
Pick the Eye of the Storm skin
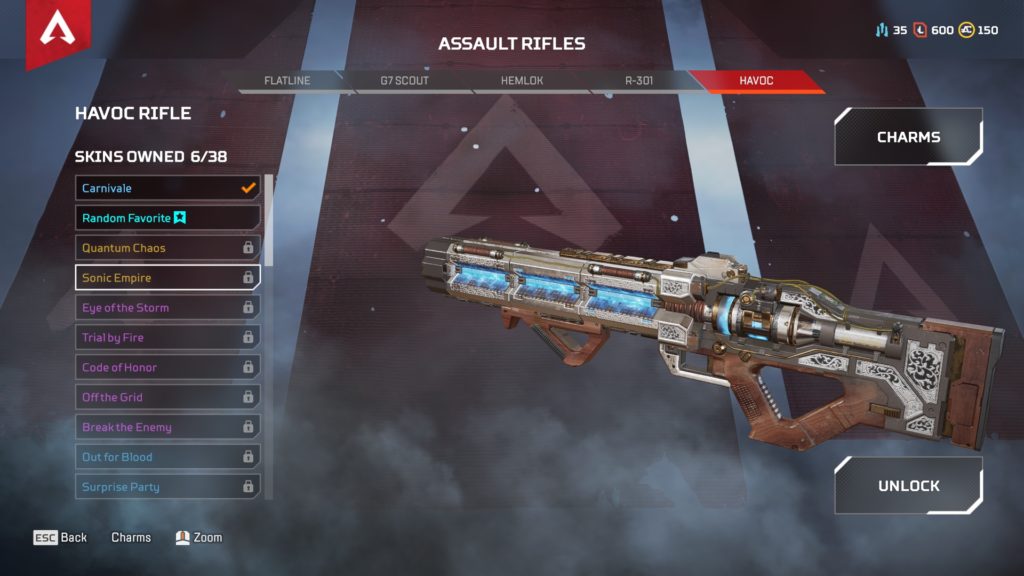[x=167, y=308]
